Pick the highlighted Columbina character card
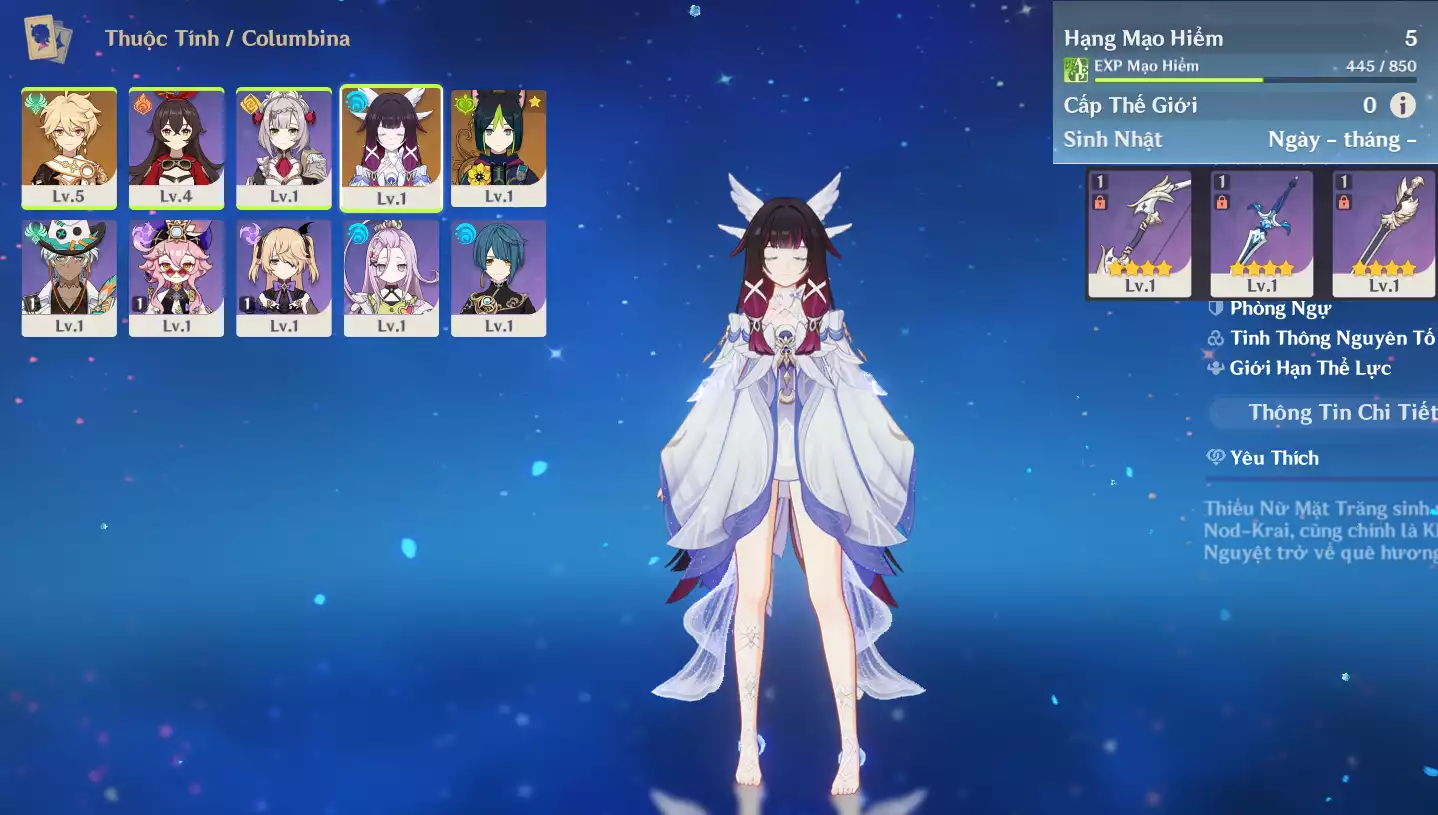The height and width of the screenshot is (815, 1438). click(x=391, y=147)
